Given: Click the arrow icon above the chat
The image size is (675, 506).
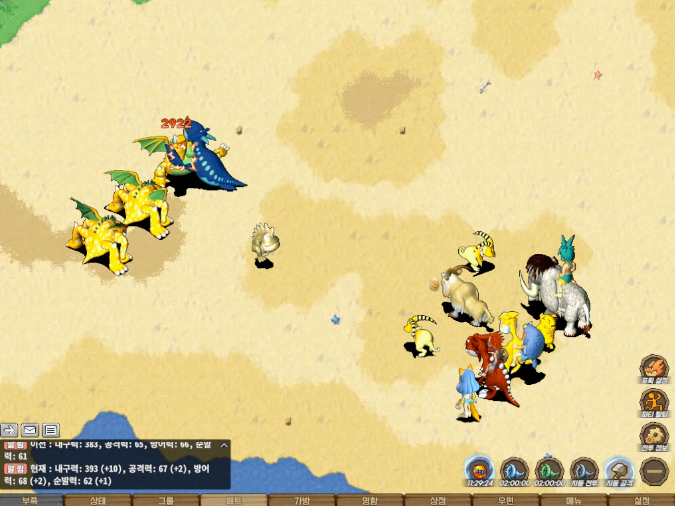Looking at the screenshot, I should 10,430.
